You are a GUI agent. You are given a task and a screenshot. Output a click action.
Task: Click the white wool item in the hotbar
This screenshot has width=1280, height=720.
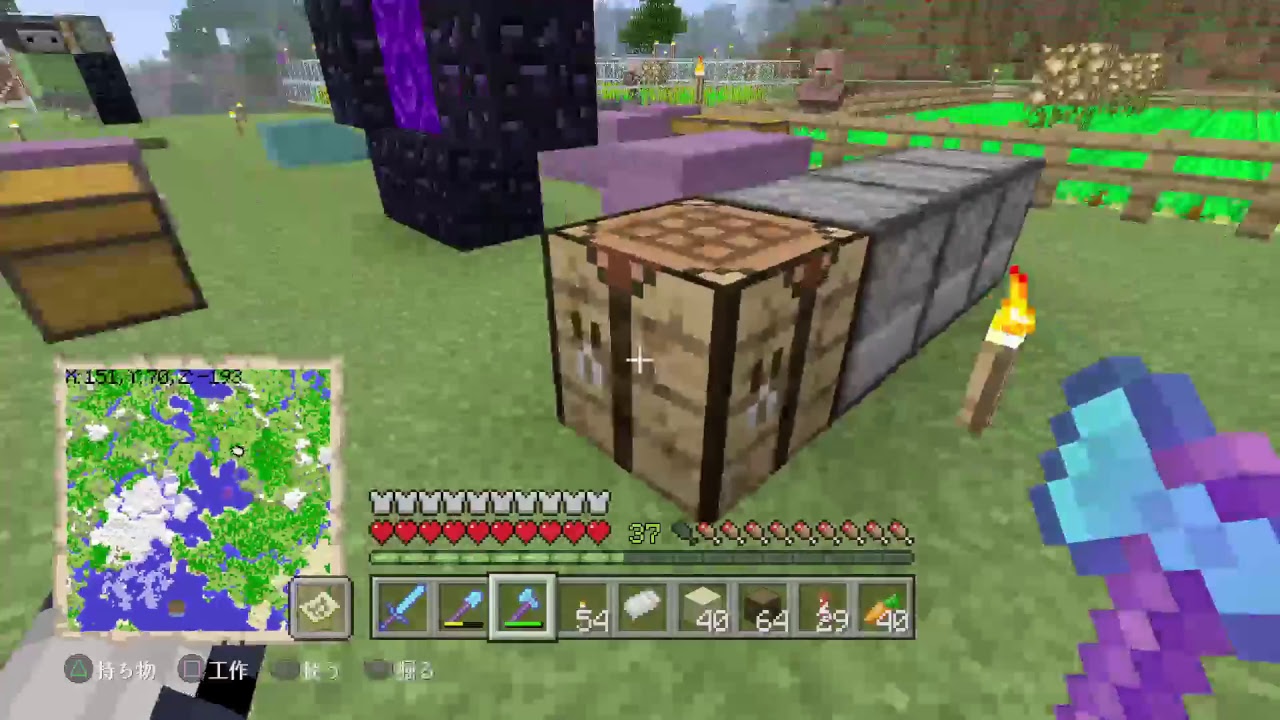click(x=642, y=608)
